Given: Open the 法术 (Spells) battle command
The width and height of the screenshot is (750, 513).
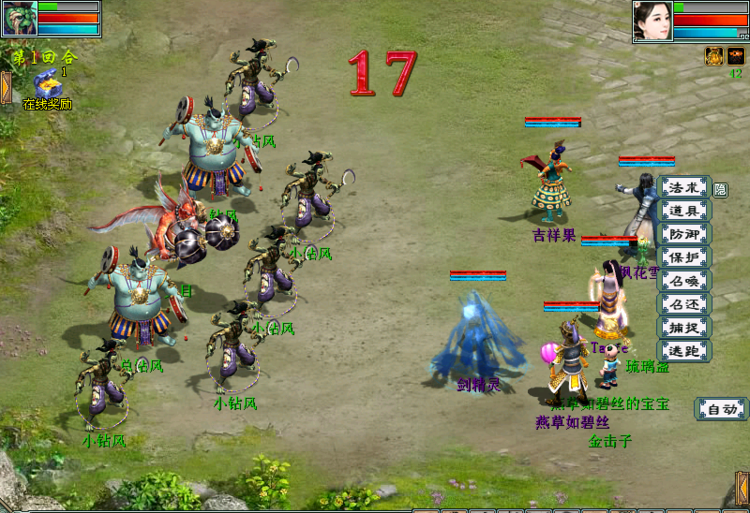Looking at the screenshot, I should click(685, 188).
